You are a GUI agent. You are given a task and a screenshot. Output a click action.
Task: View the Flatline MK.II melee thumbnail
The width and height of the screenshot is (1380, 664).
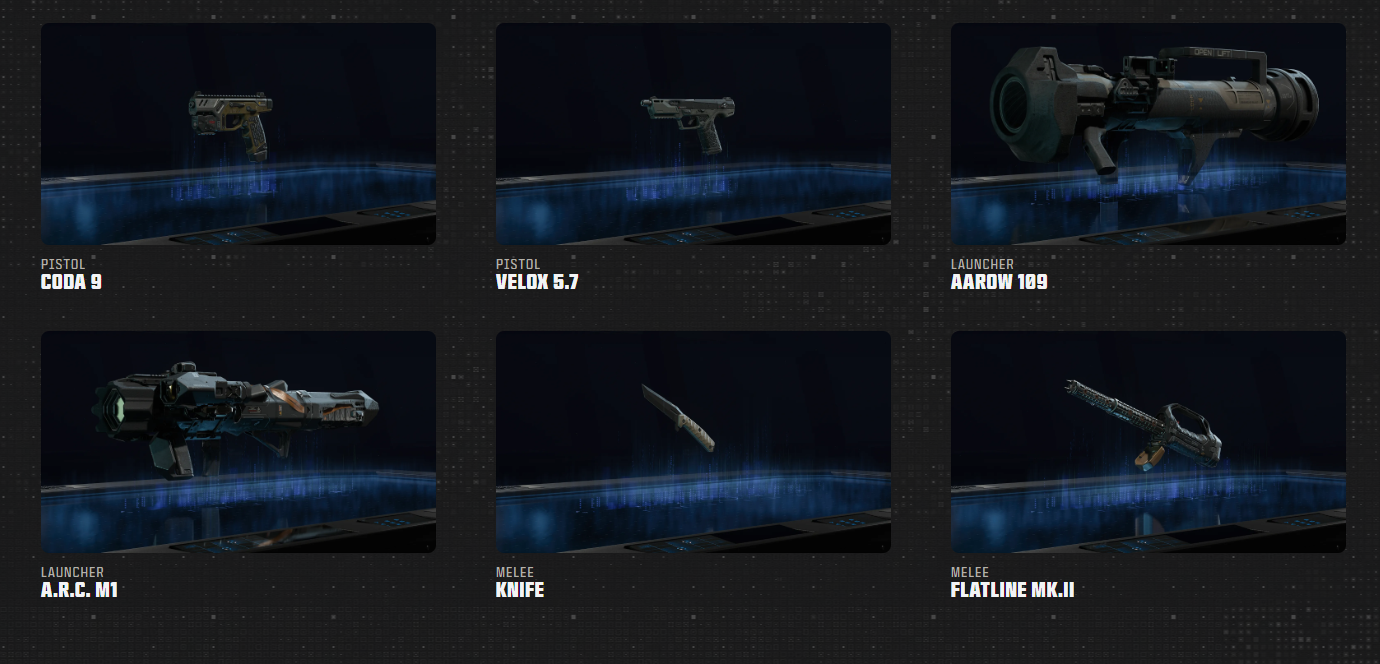(x=1148, y=442)
